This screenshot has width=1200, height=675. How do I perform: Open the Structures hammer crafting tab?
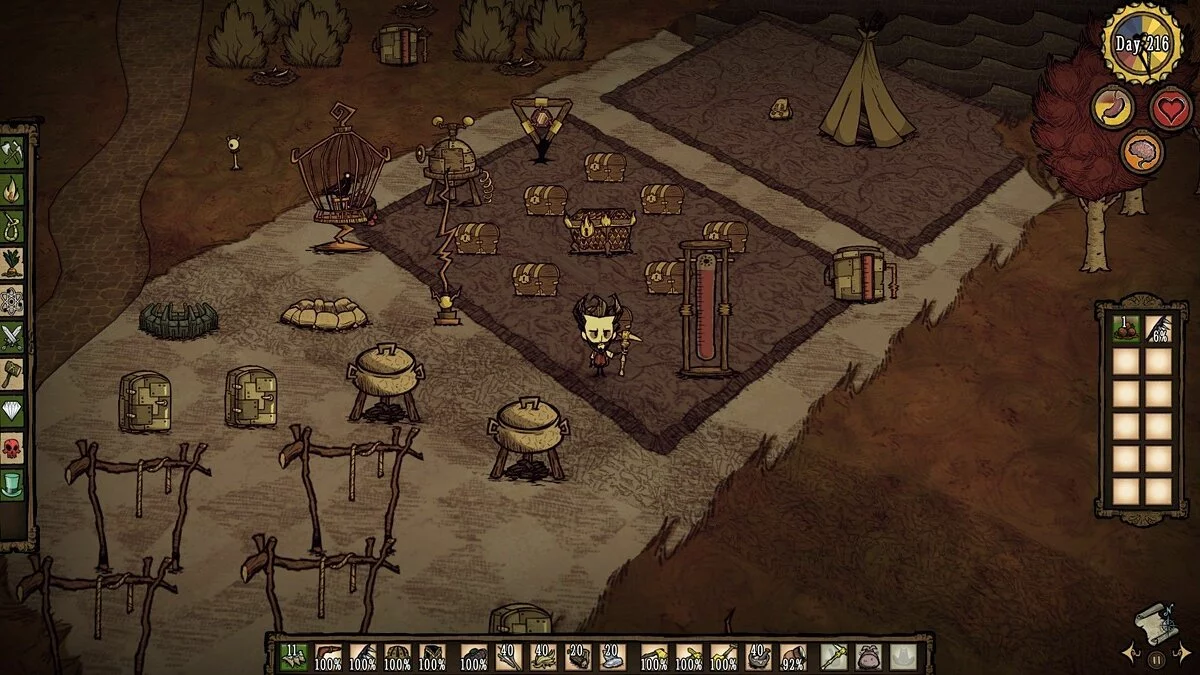(13, 374)
